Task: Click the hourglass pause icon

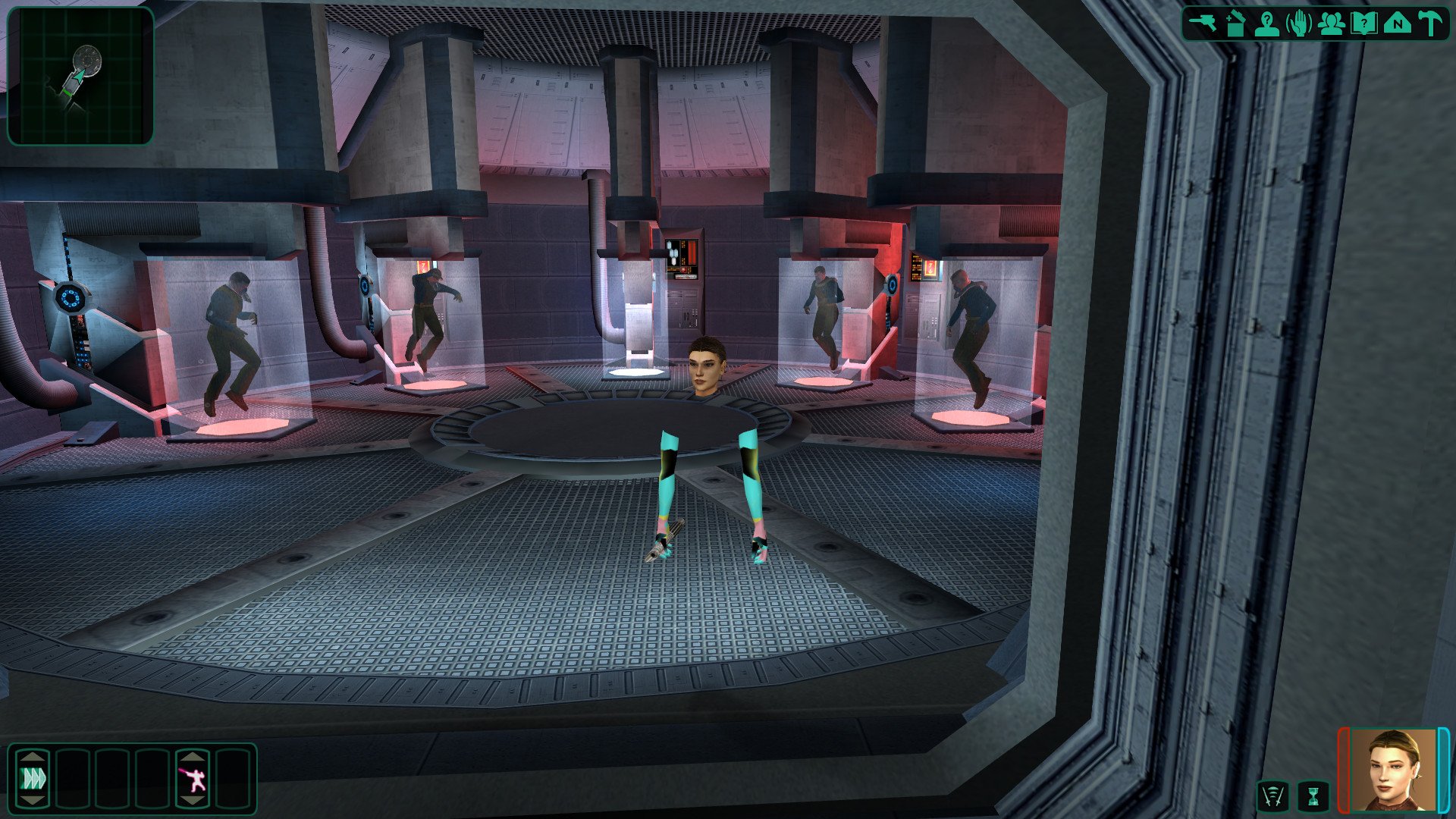Action: pos(1313,796)
